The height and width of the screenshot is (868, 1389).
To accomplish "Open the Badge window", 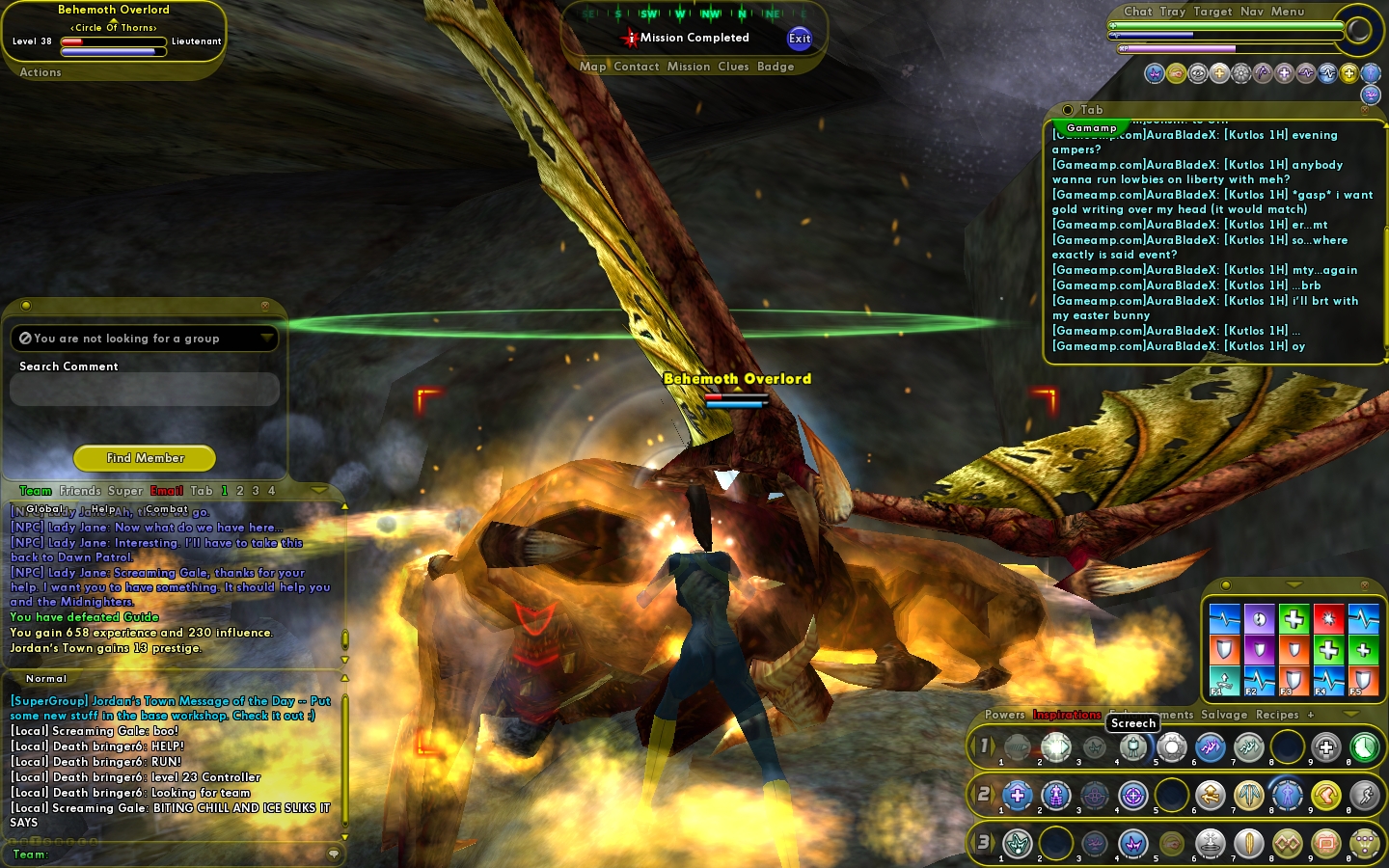I will click(x=776, y=67).
